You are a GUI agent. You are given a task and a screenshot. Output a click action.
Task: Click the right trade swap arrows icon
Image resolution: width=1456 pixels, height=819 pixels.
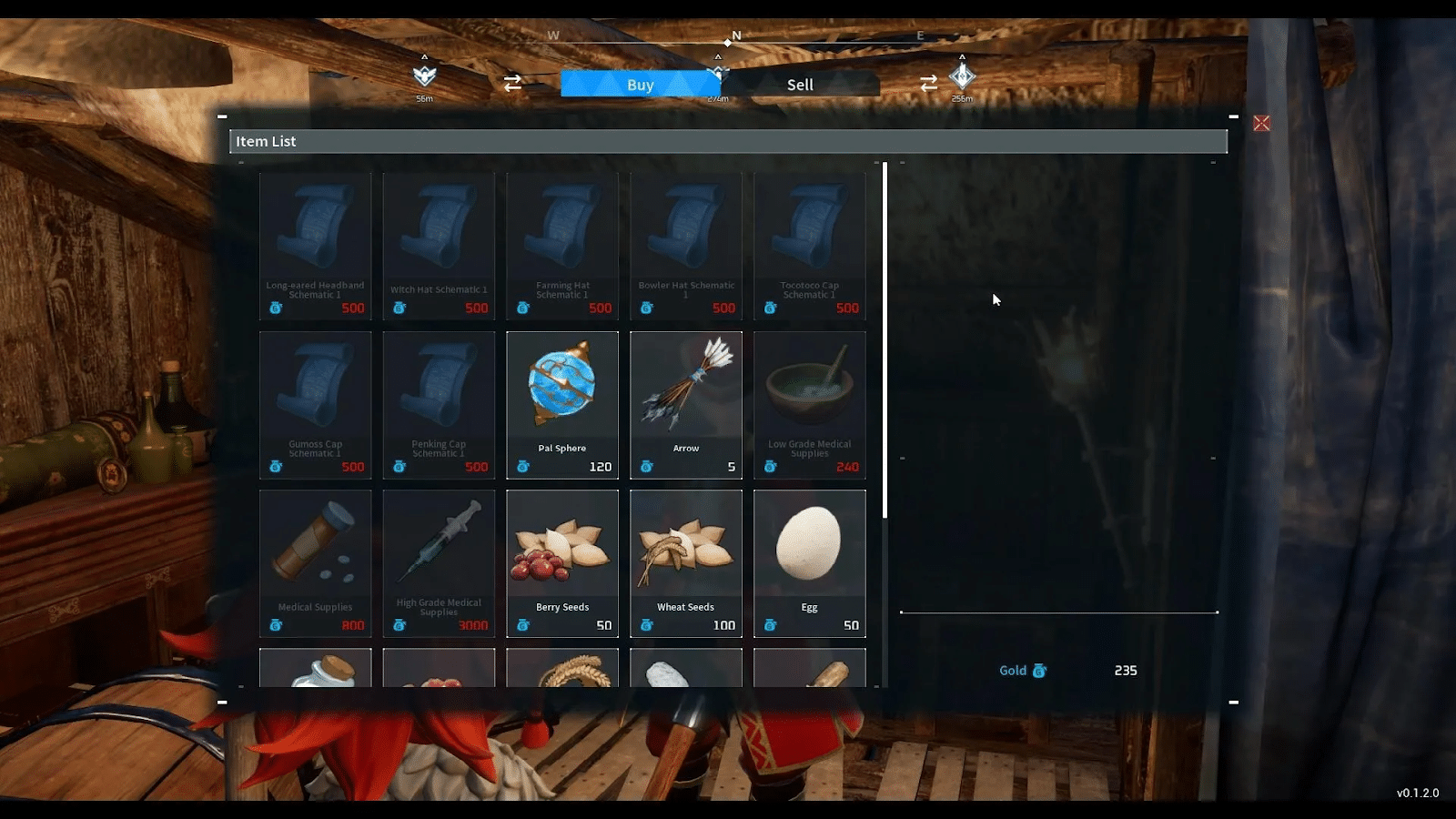(927, 84)
